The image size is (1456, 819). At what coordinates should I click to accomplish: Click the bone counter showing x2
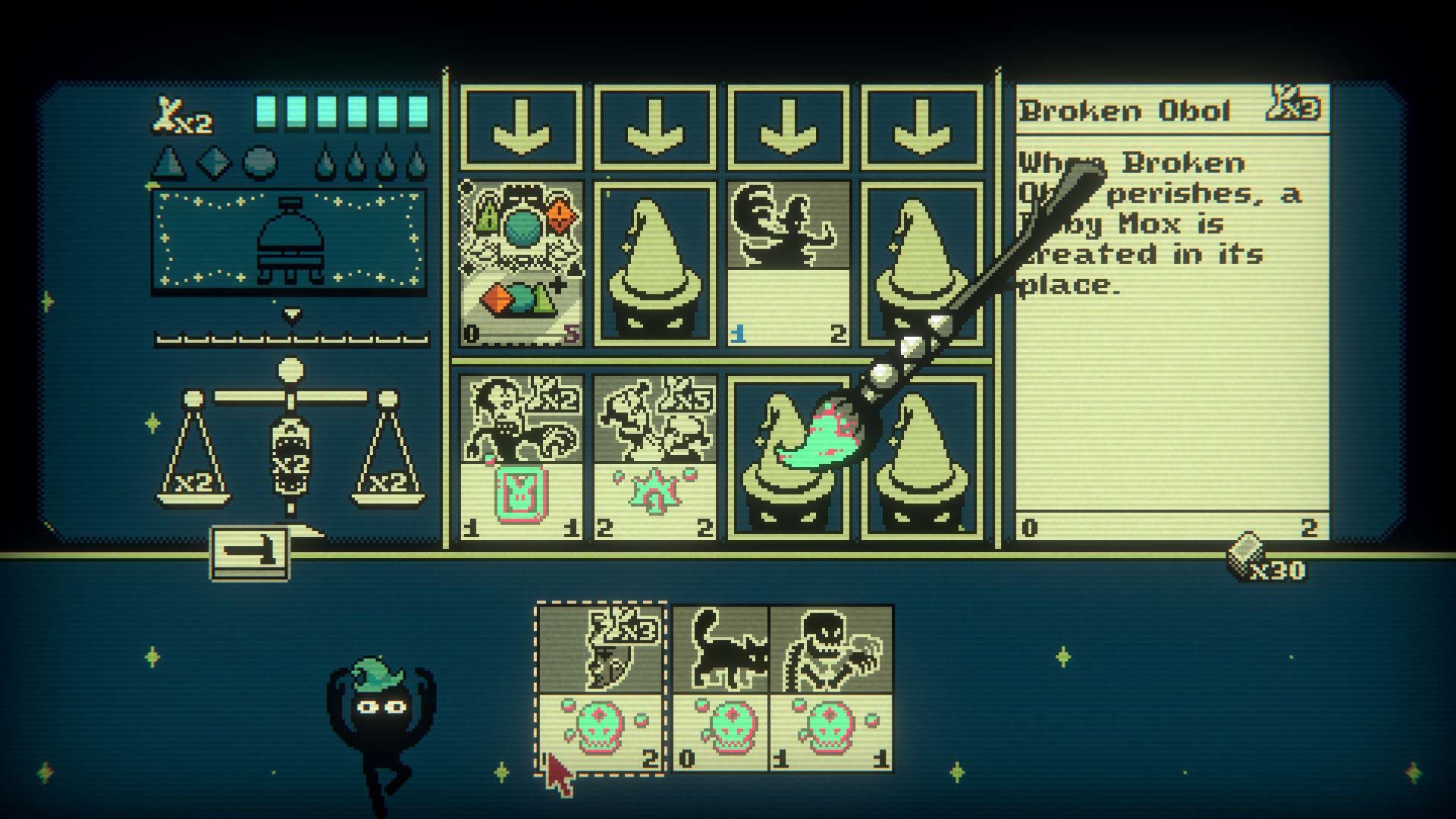pyautogui.click(x=178, y=114)
